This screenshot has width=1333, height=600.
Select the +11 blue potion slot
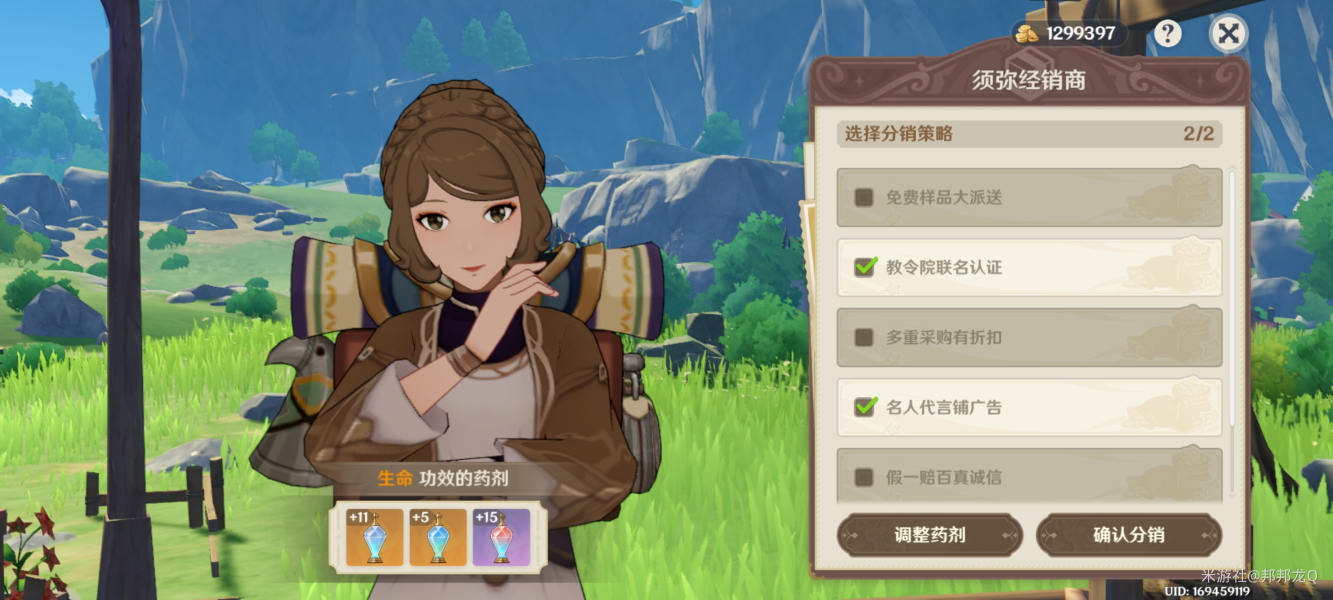pyautogui.click(x=374, y=538)
